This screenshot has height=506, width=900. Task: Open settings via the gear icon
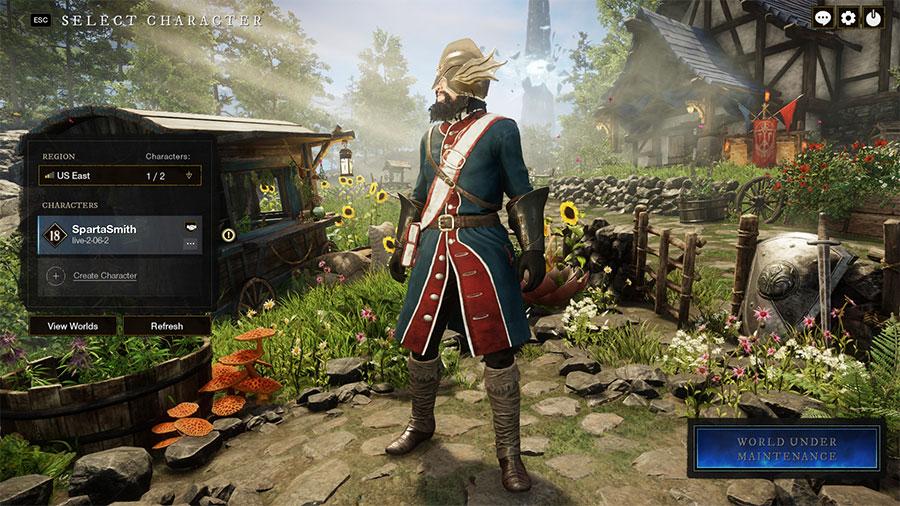[x=849, y=17]
